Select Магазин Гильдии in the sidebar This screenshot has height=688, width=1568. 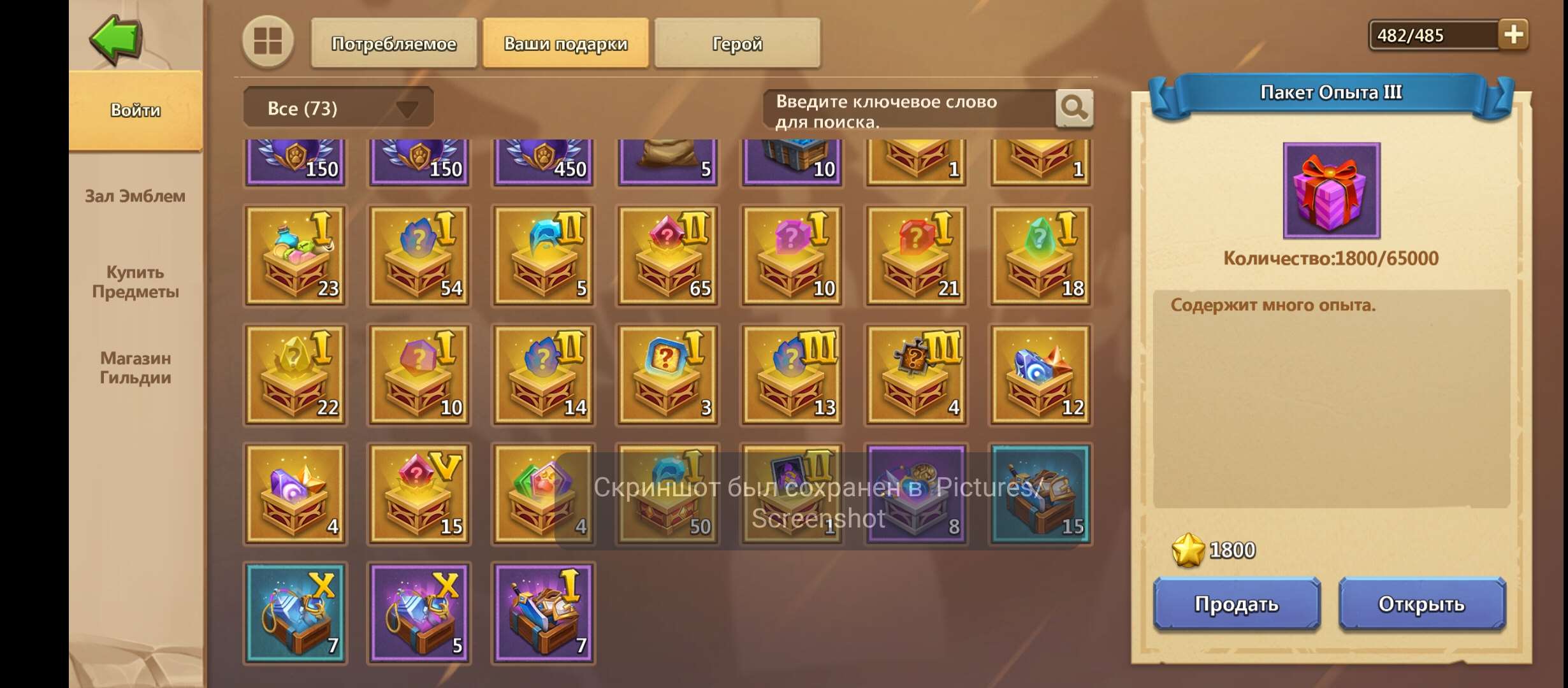(x=135, y=368)
